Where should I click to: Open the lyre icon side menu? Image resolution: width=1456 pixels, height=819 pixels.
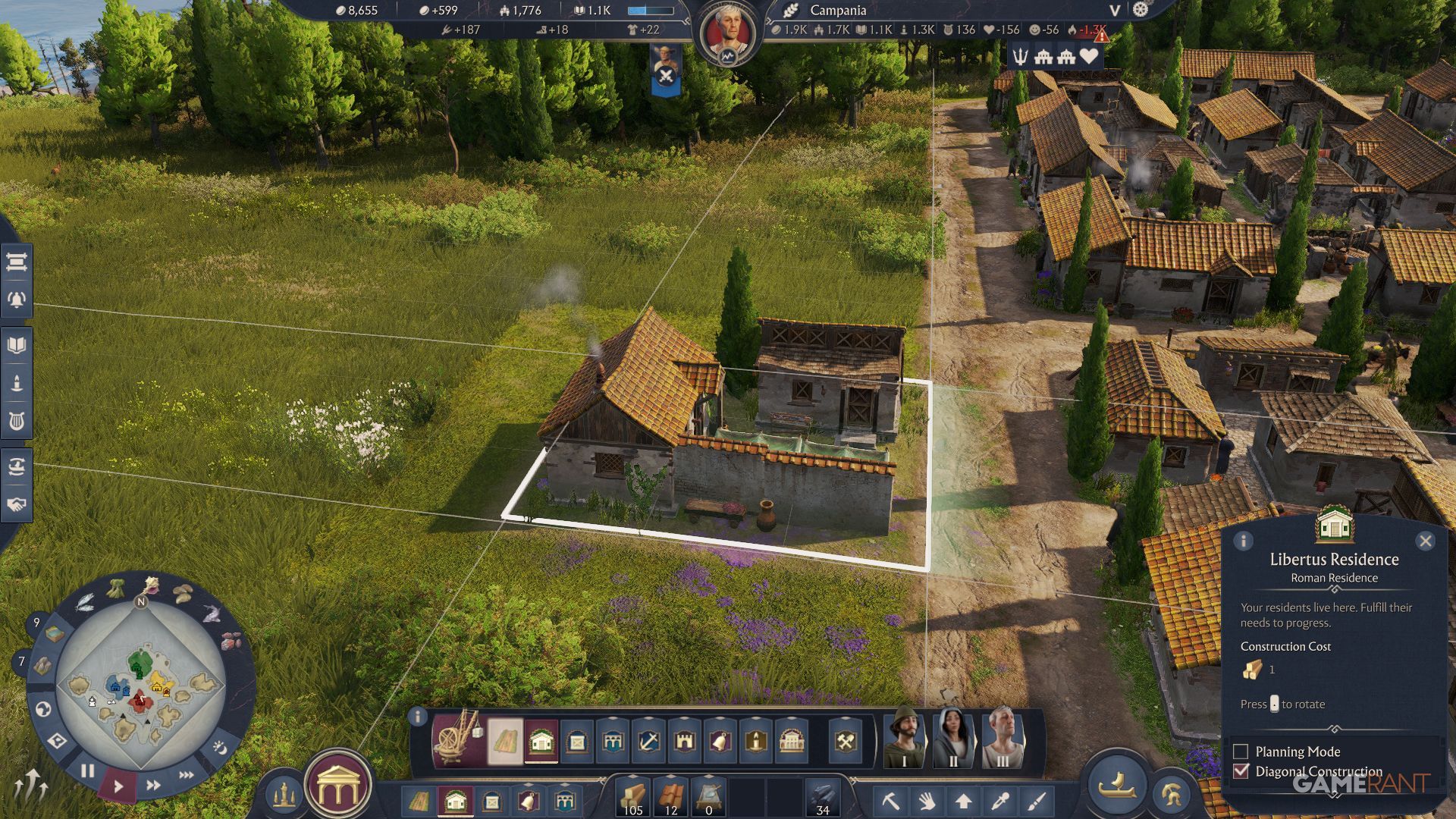pos(17,421)
